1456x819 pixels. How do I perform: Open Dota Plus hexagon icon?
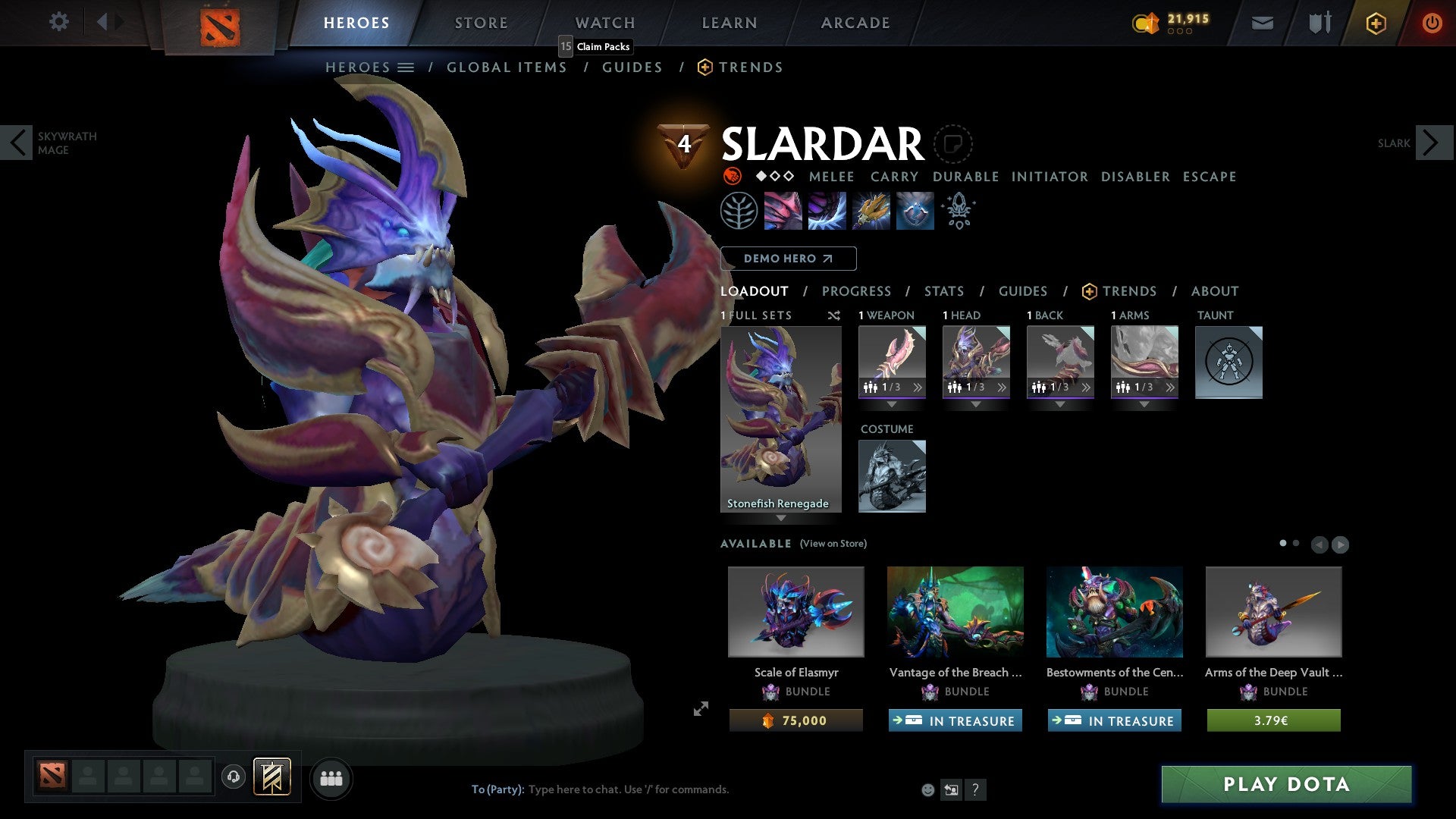[1375, 23]
